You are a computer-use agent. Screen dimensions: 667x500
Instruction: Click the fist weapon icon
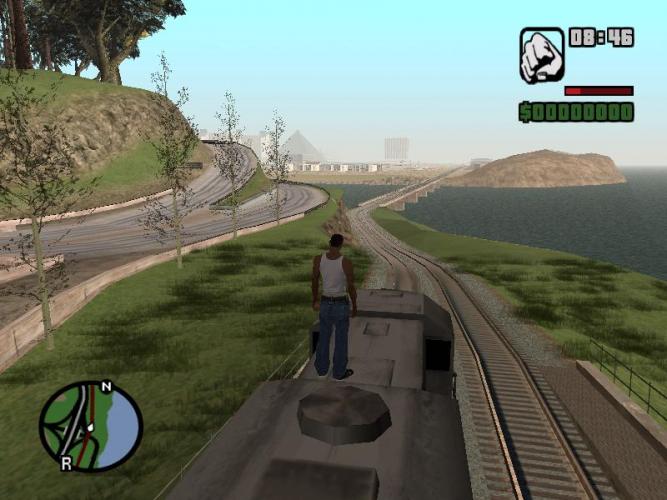coord(542,55)
